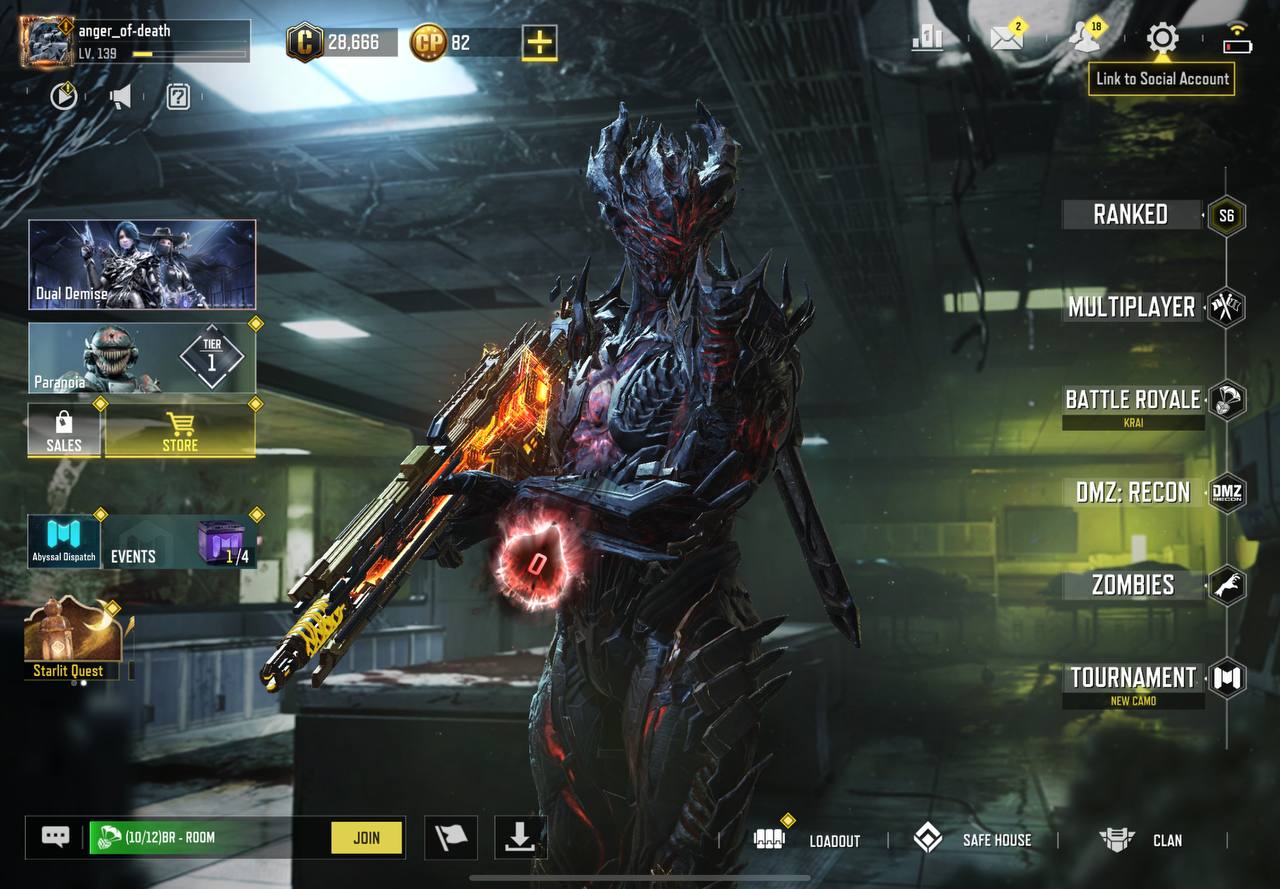Screen dimensions: 1280x889
Task: Open the Store
Action: (180, 432)
